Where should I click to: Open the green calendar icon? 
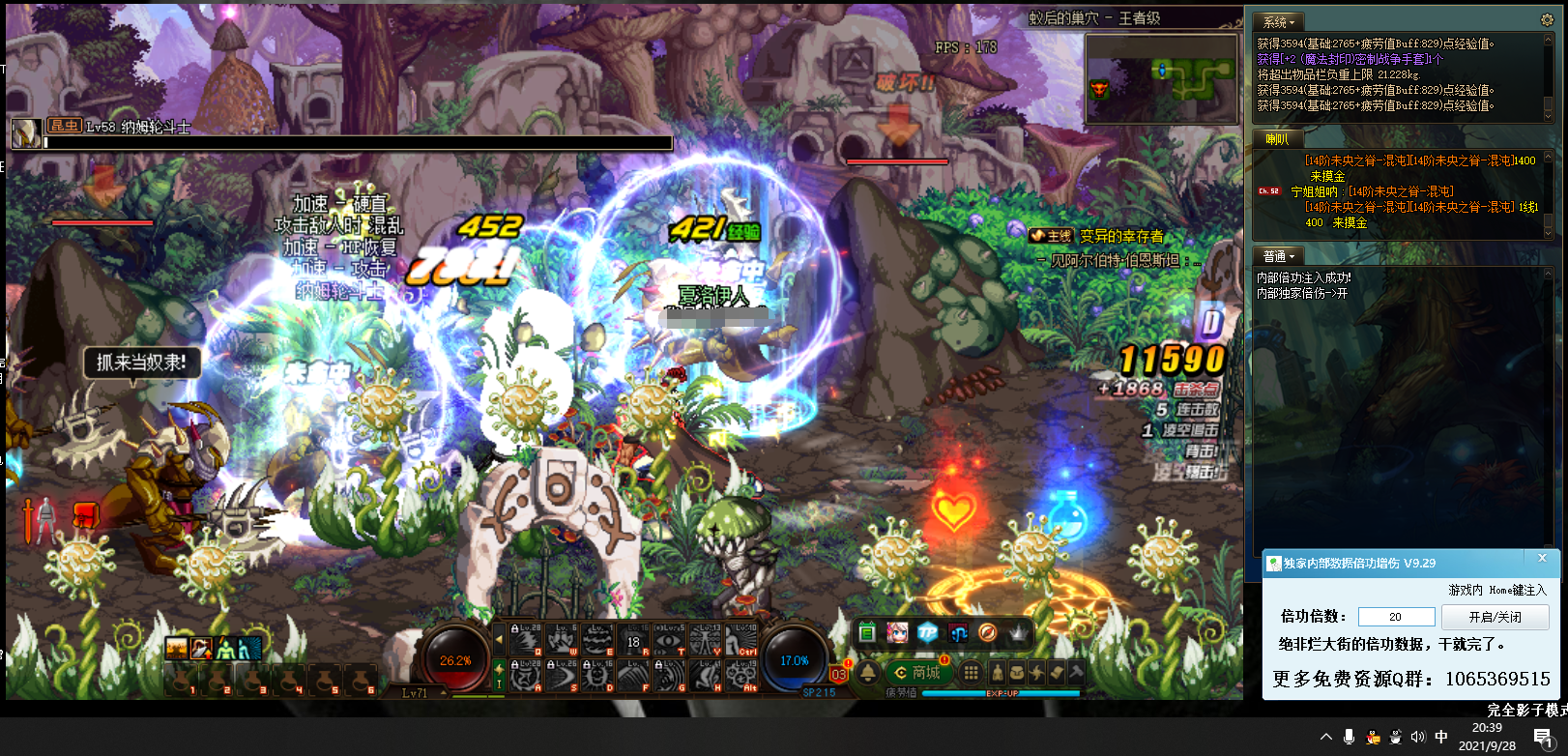point(867,633)
